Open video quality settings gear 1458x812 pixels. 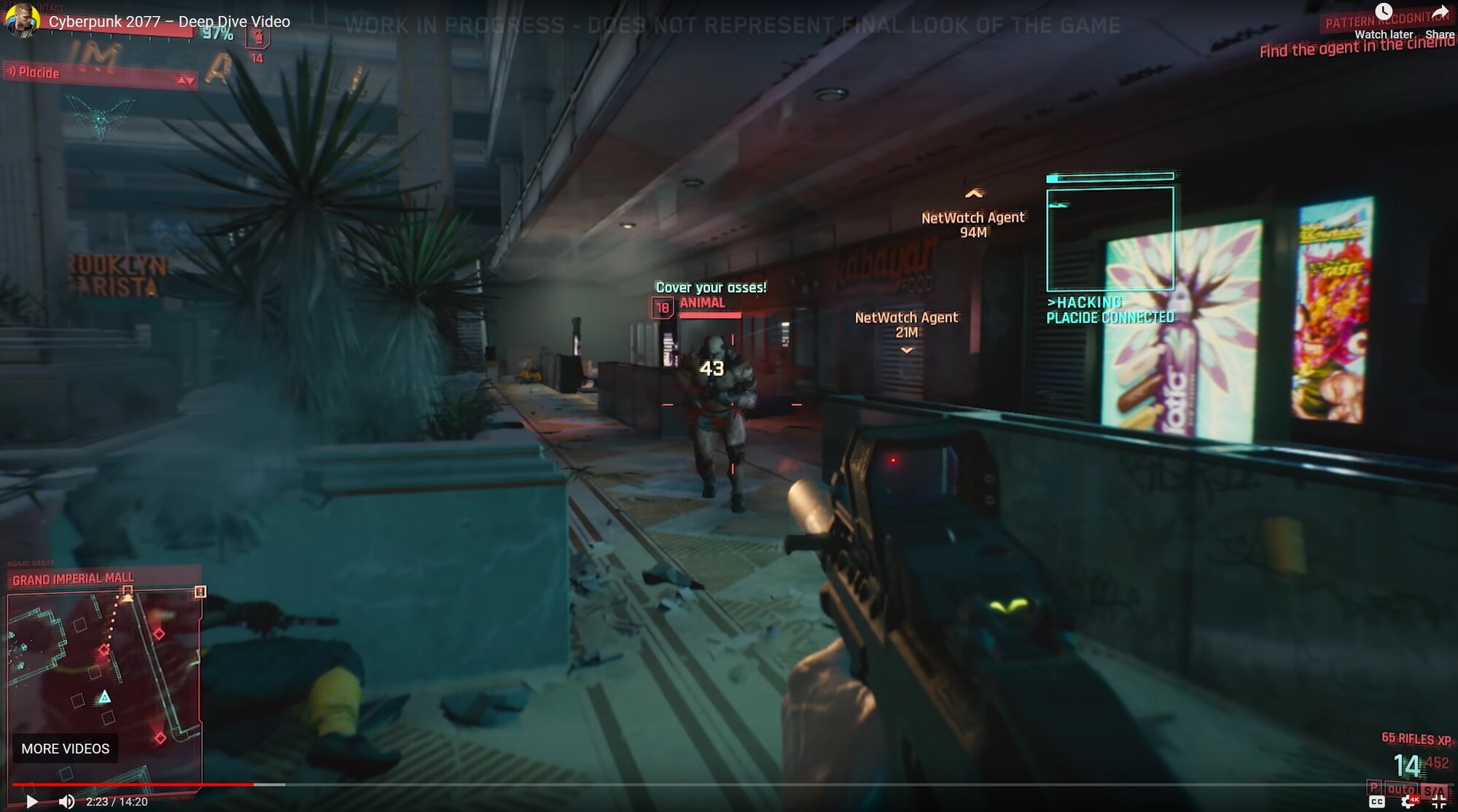[1408, 802]
